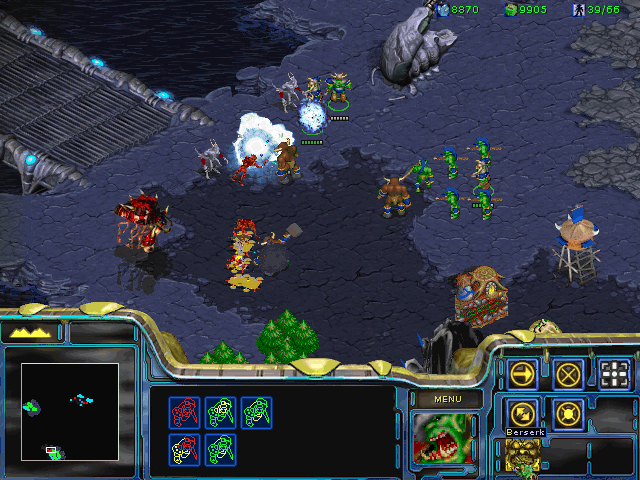Image resolution: width=640 pixels, height=480 pixels.
Task: Activate the Hold Position command
Action: (569, 412)
